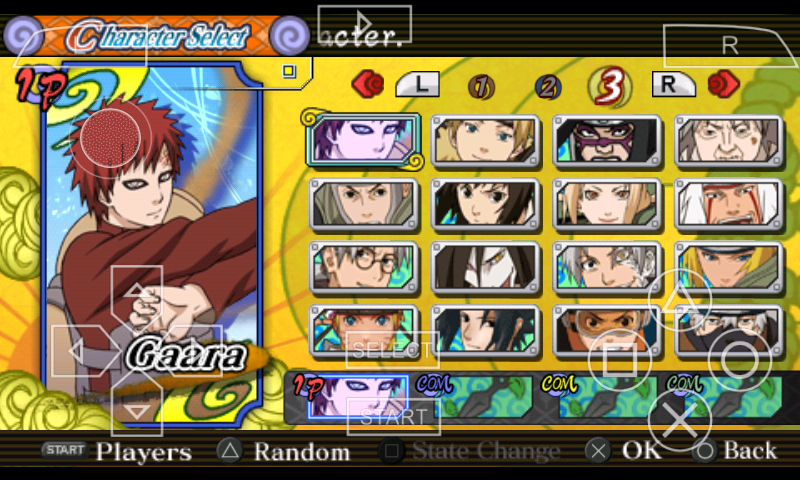Click the L page-left button
The height and width of the screenshot is (480, 800).
pyautogui.click(x=418, y=85)
